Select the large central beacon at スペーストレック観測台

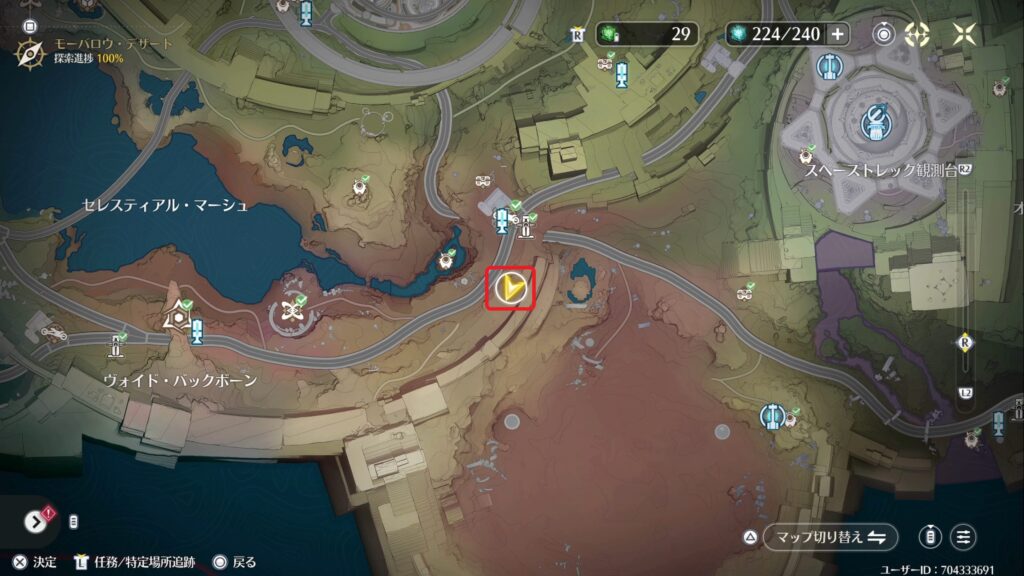tap(875, 123)
